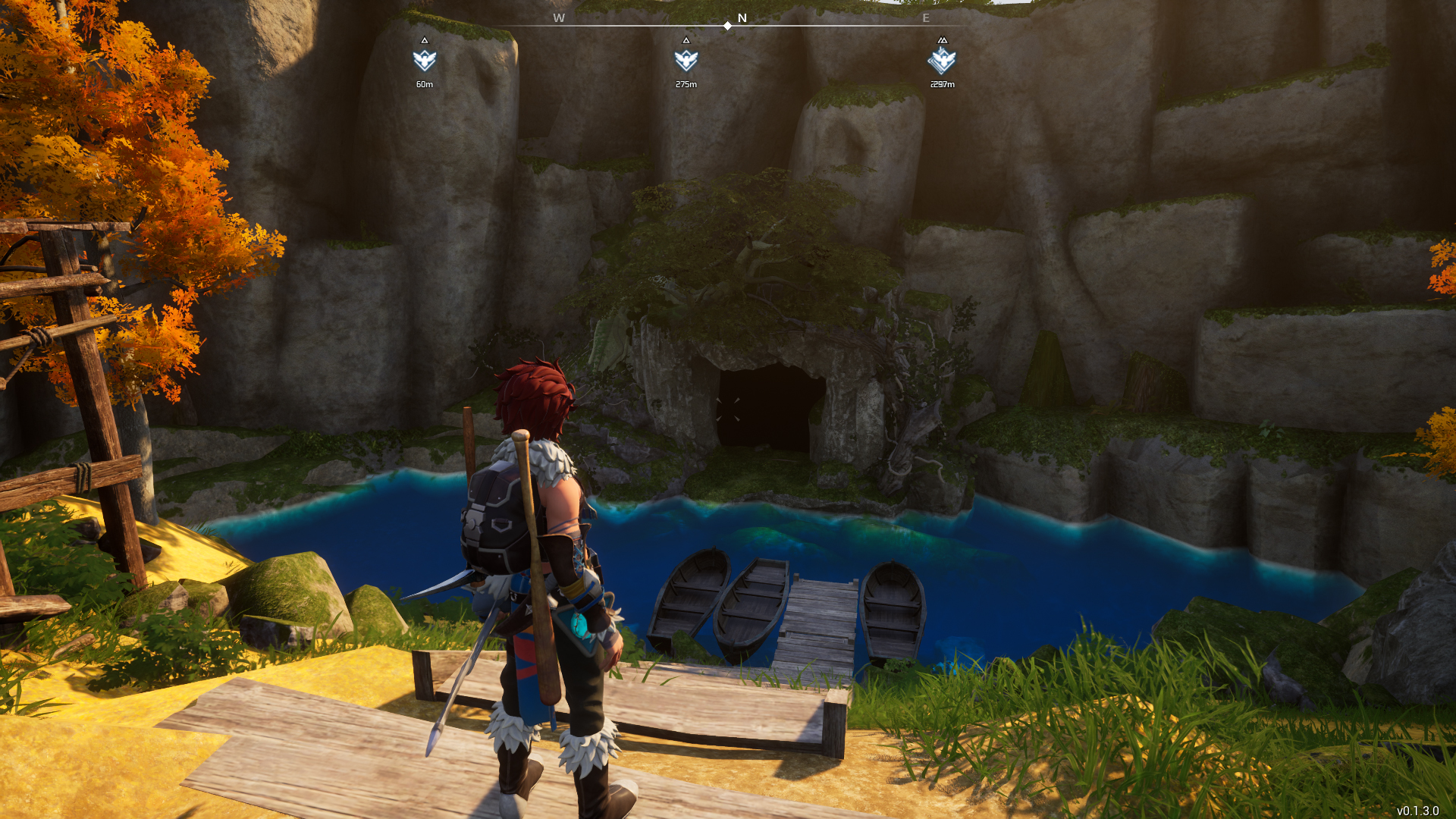Select the compass waypoint marker showing 60m
Viewport: 1456px width, 819px height.
tap(425, 60)
